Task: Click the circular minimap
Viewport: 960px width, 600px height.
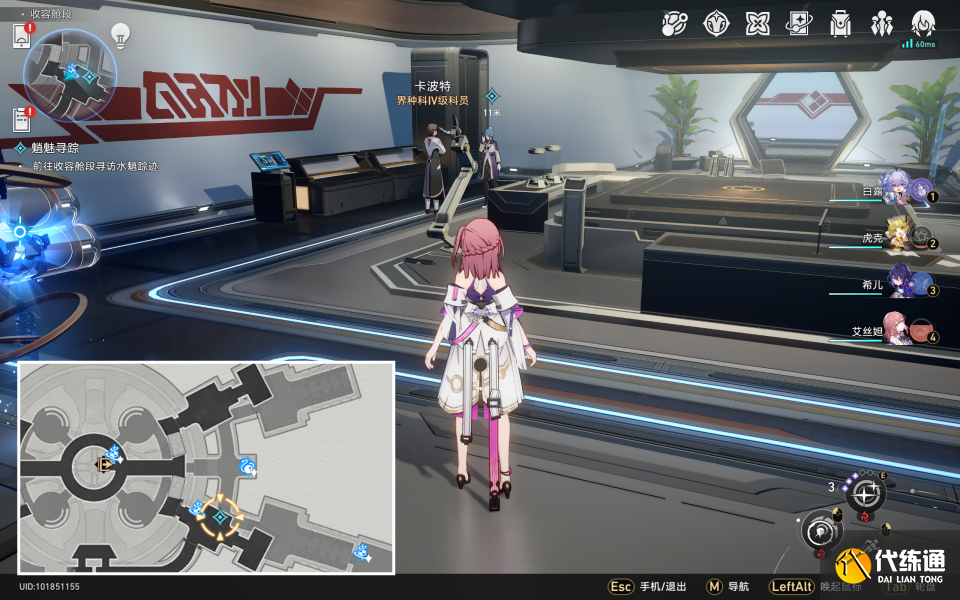Action: click(x=72, y=76)
